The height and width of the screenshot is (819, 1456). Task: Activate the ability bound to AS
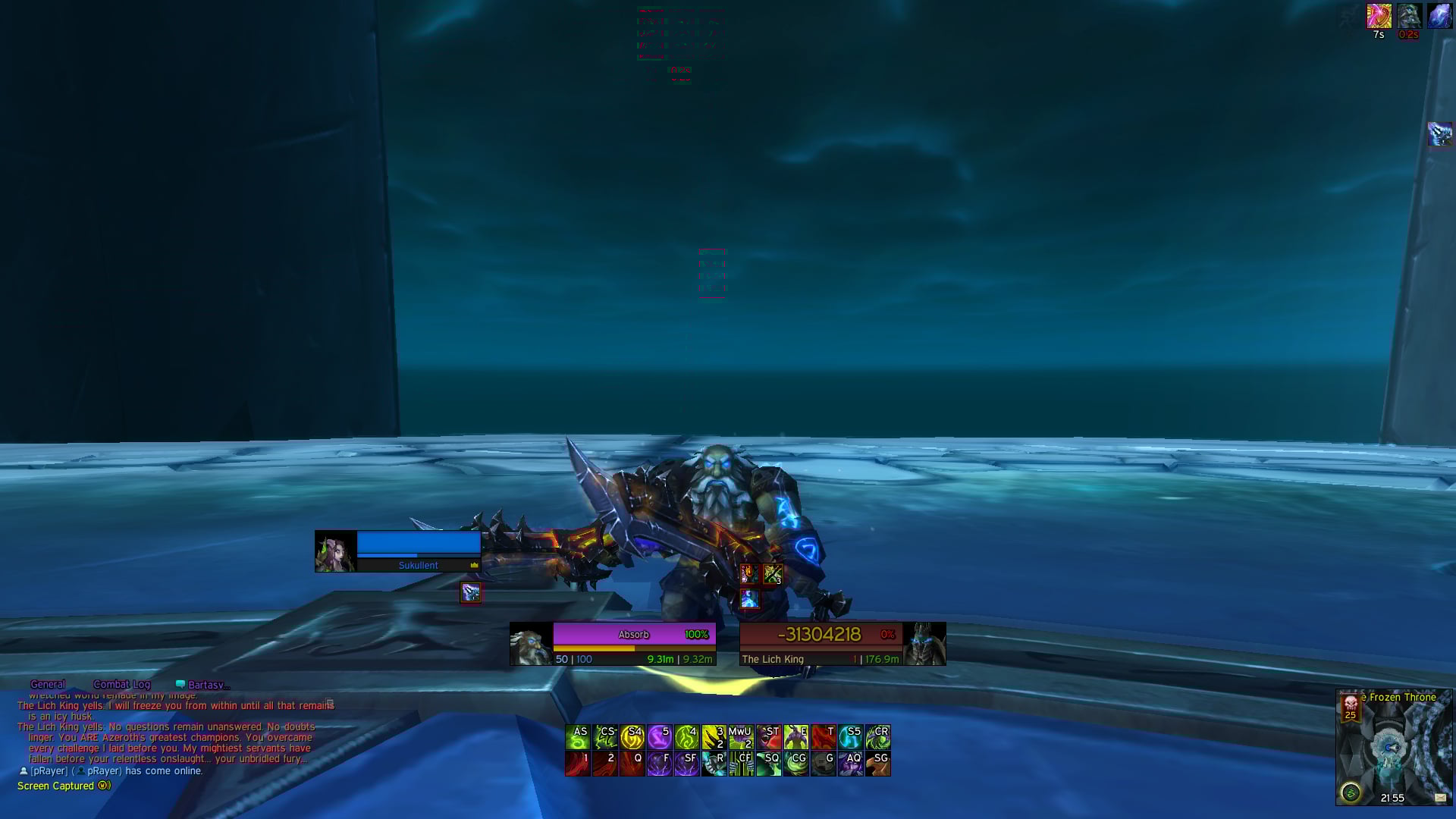point(578,737)
